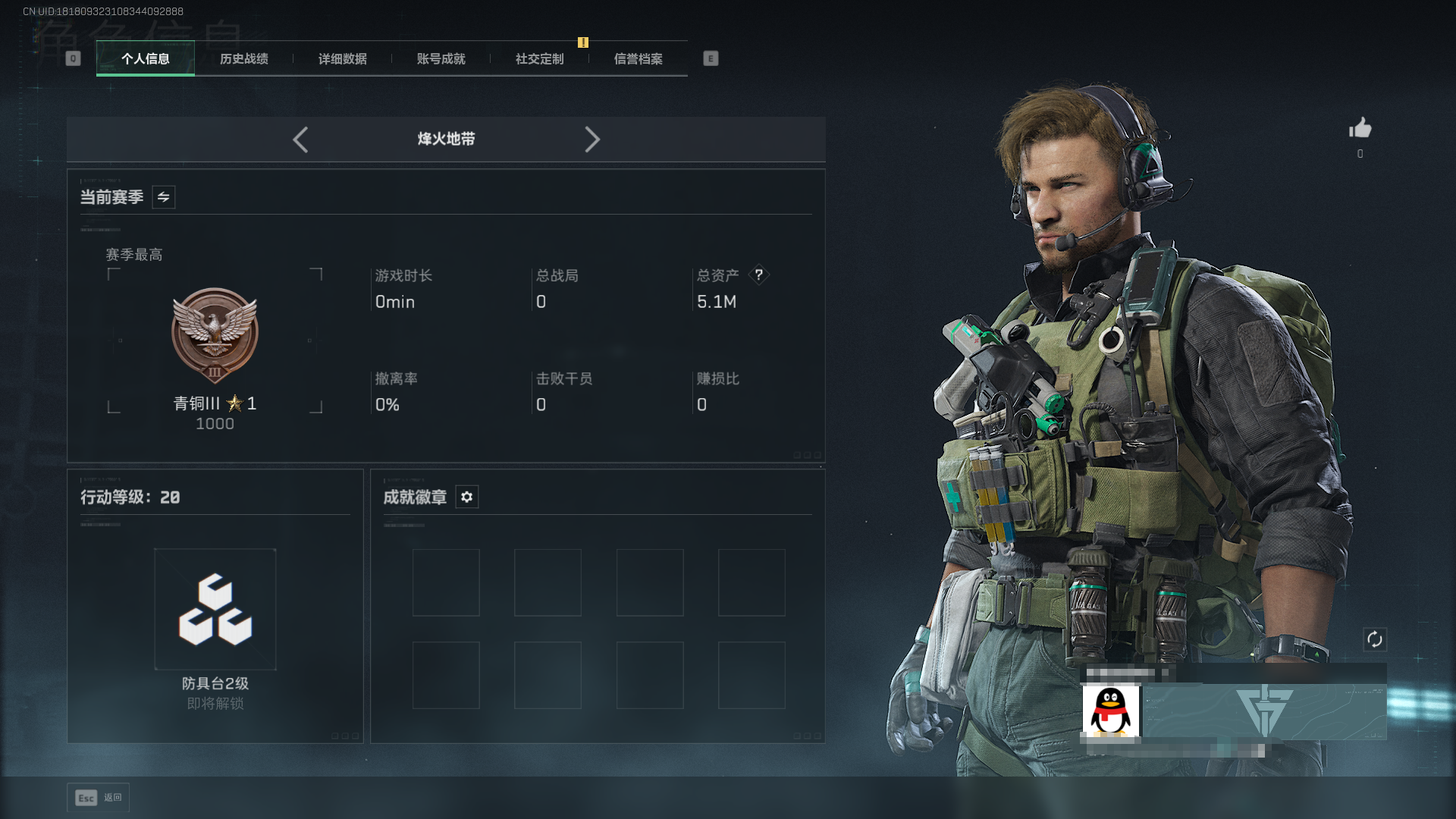Give a thumbs-up like to the profile

point(1360,129)
